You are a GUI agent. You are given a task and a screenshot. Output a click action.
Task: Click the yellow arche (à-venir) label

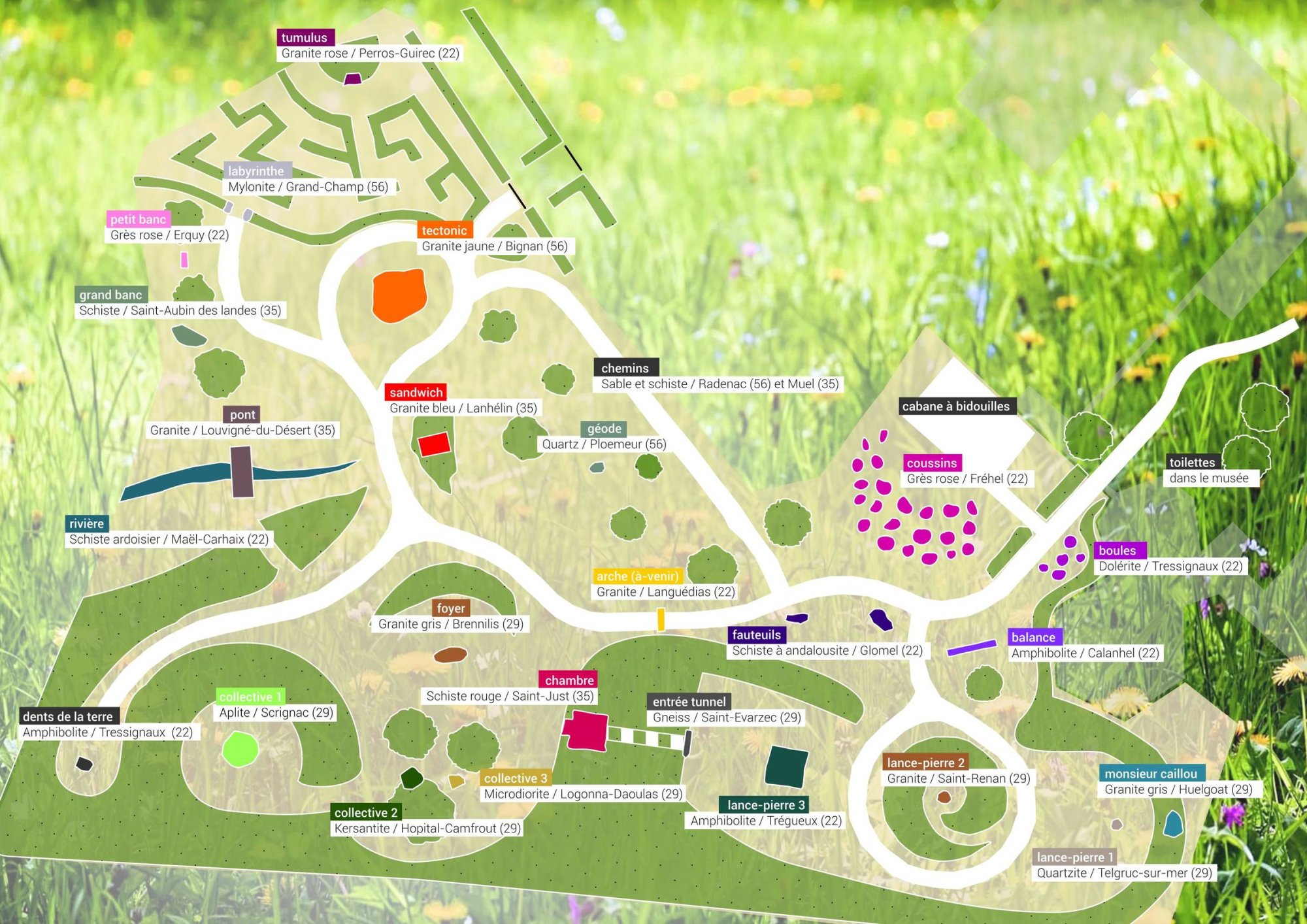(637, 576)
